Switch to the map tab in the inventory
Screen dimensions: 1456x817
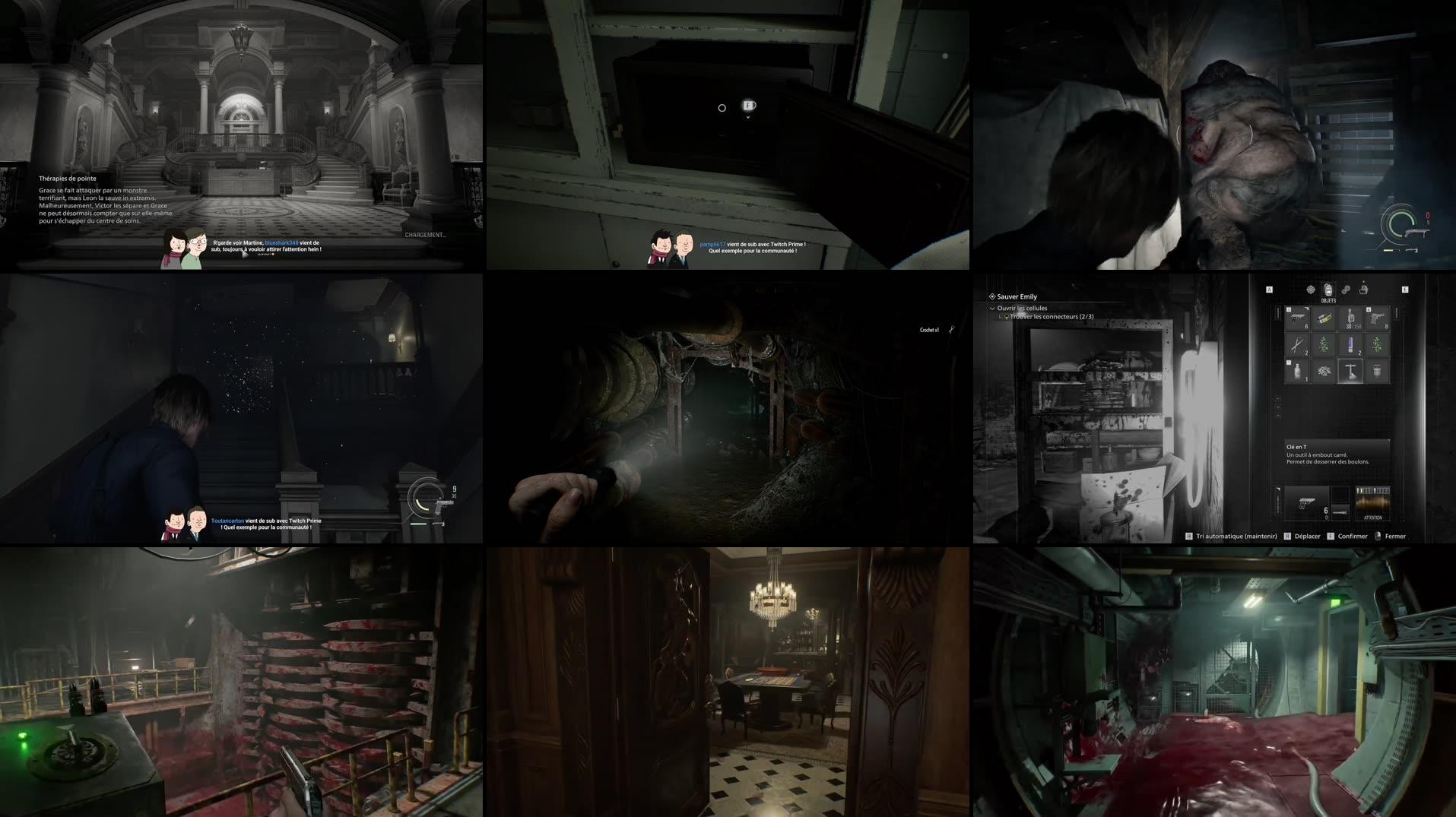pos(1311,290)
